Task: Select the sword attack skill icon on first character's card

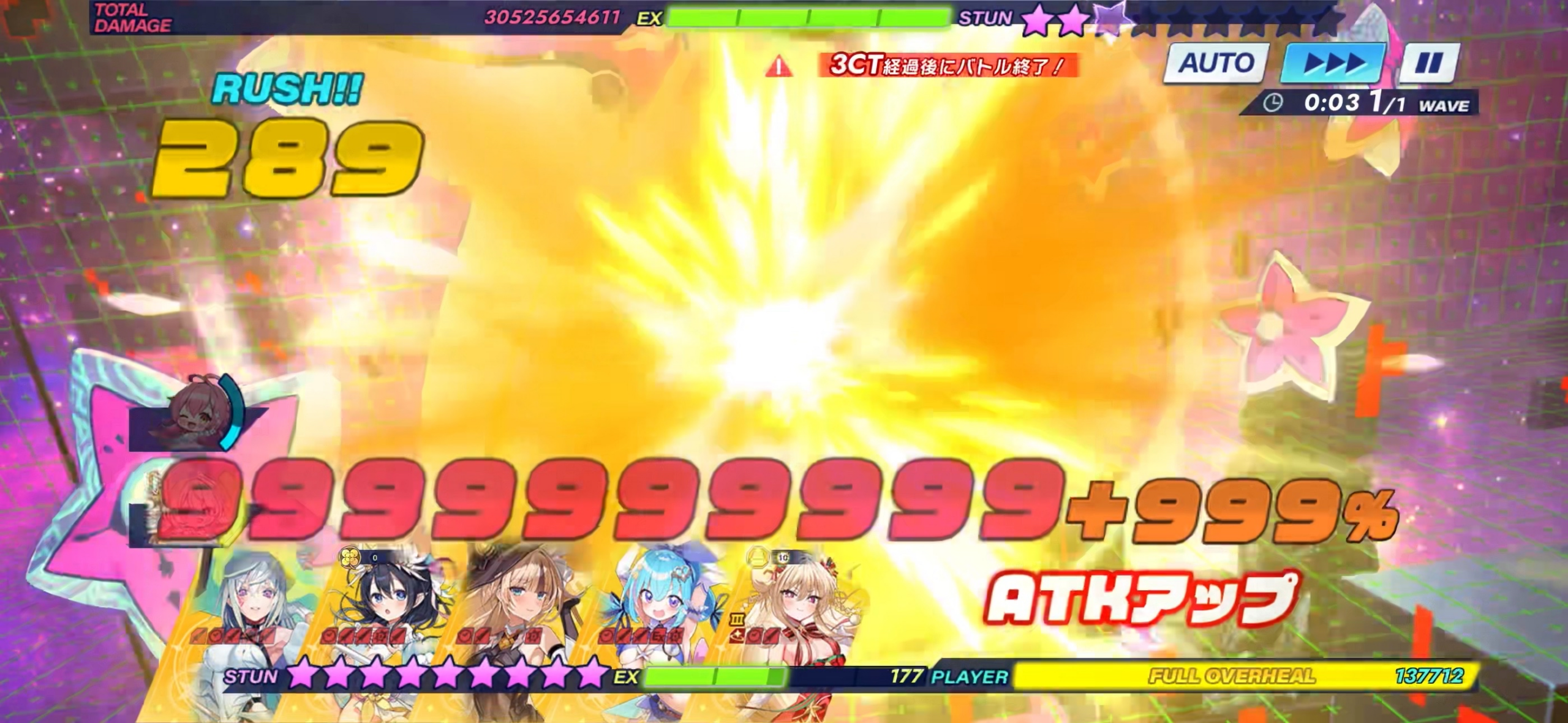Action: click(x=197, y=637)
